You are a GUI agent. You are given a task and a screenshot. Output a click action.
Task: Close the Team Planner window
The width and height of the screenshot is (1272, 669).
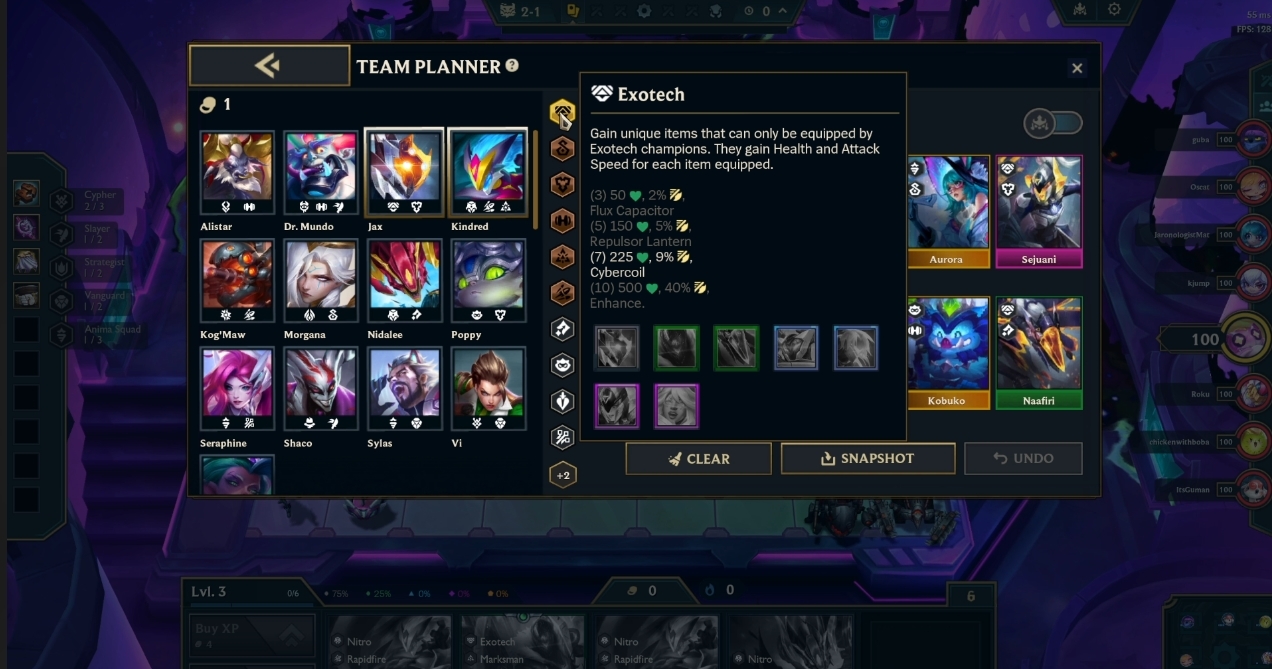[1077, 68]
